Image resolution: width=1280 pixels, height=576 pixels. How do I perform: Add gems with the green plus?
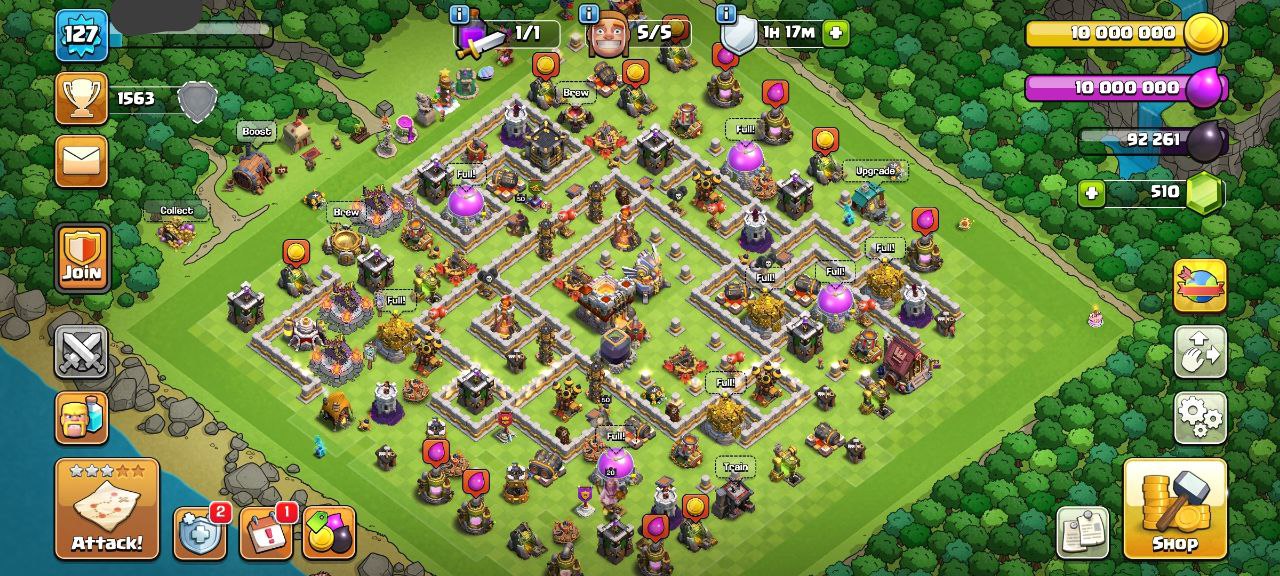coord(1091,192)
